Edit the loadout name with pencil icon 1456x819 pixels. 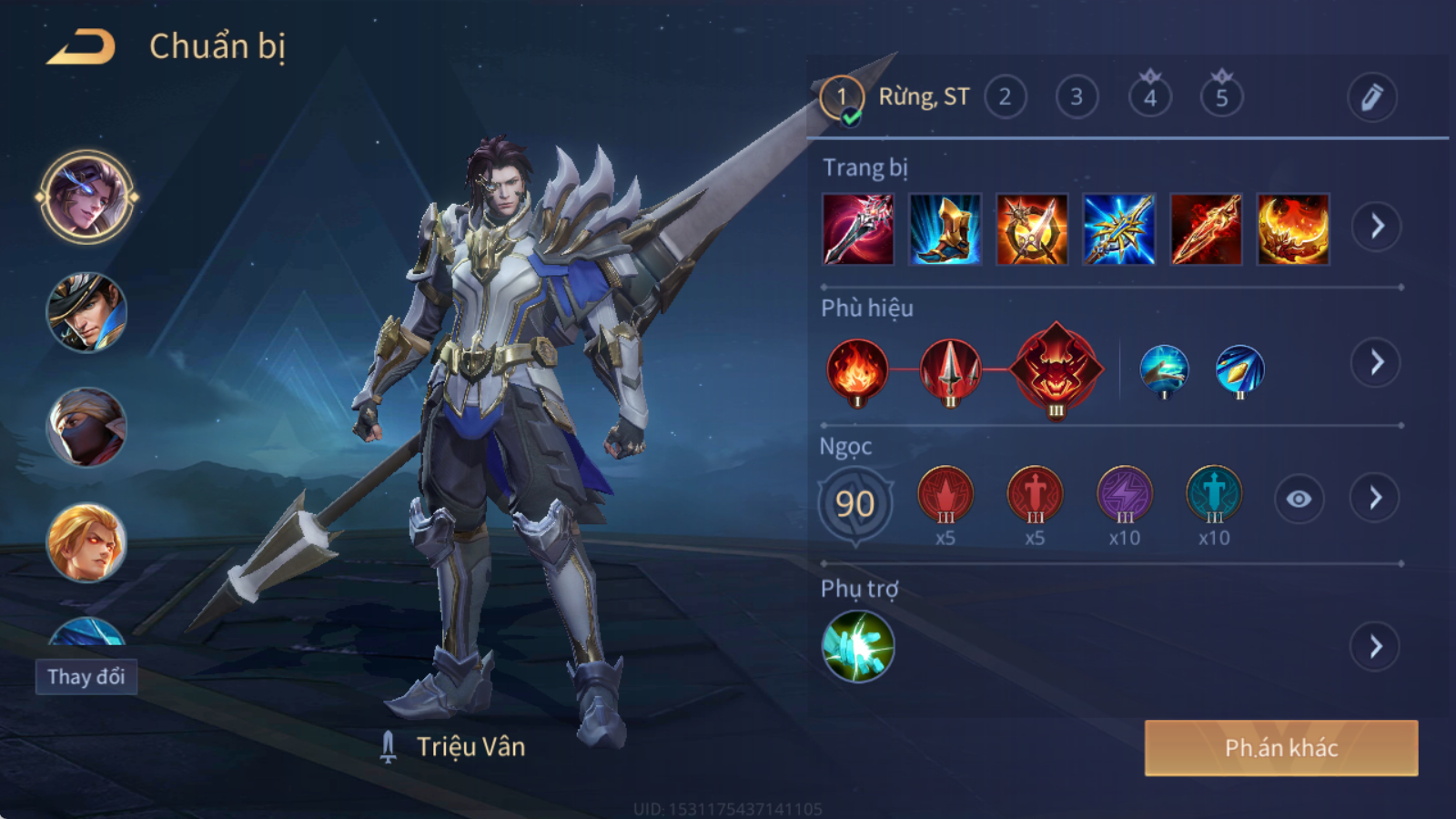tap(1371, 96)
